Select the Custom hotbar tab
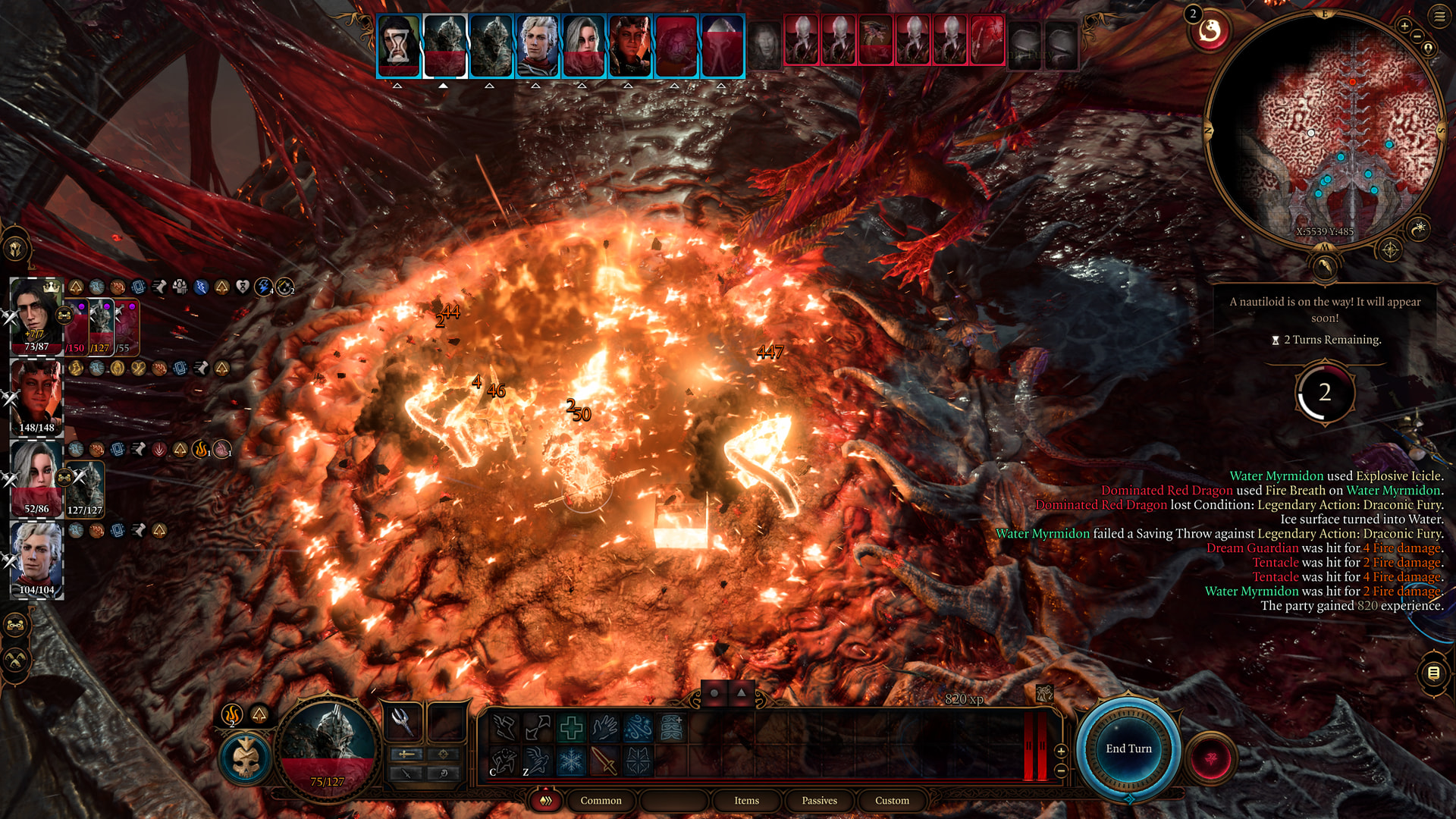The image size is (1456, 819). pyautogui.click(x=892, y=801)
